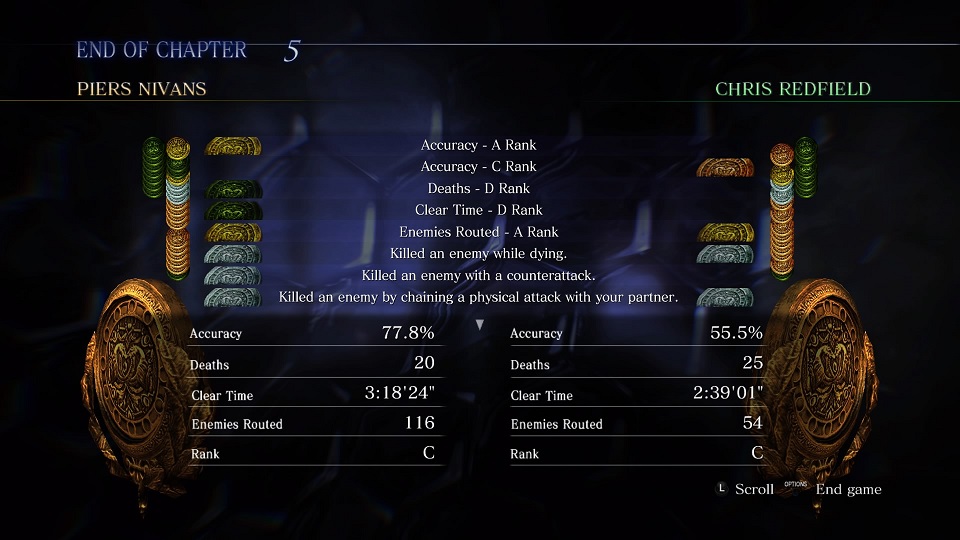Select the Accuracy - A Rank medal row
The width and height of the screenshot is (960, 540).
point(478,145)
